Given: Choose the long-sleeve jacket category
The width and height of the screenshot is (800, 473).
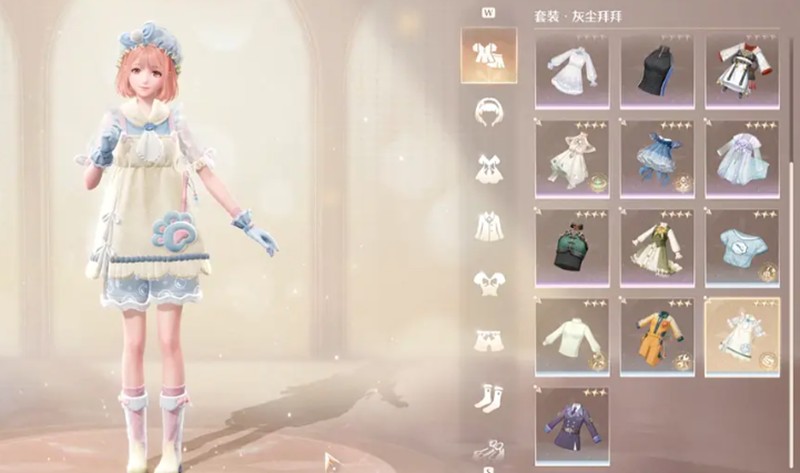Looking at the screenshot, I should [489, 226].
